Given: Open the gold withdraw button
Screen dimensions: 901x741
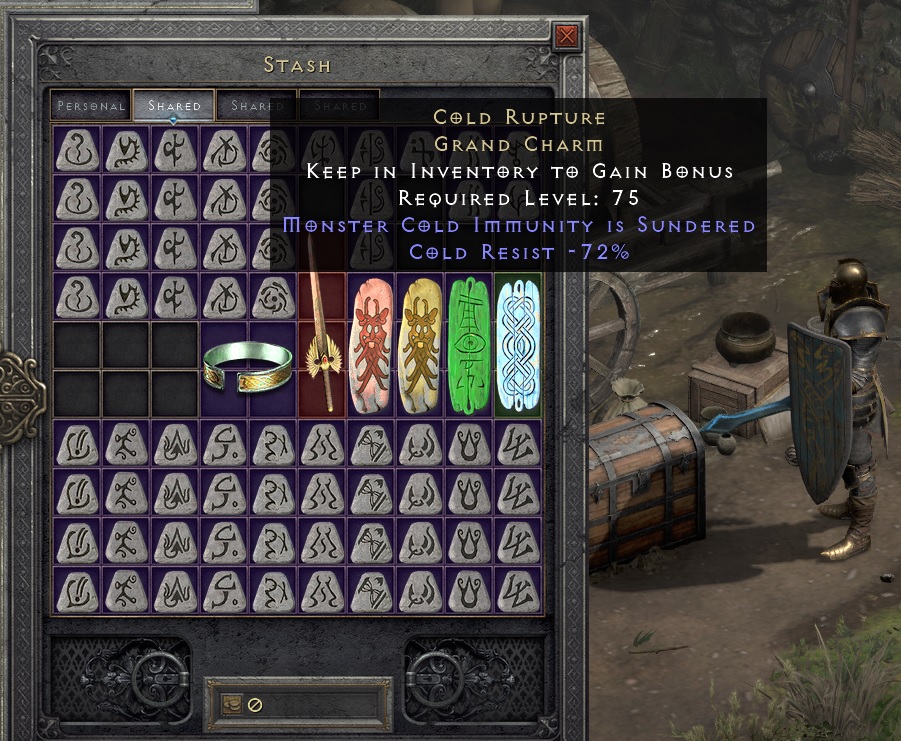Looking at the screenshot, I should (x=231, y=704).
